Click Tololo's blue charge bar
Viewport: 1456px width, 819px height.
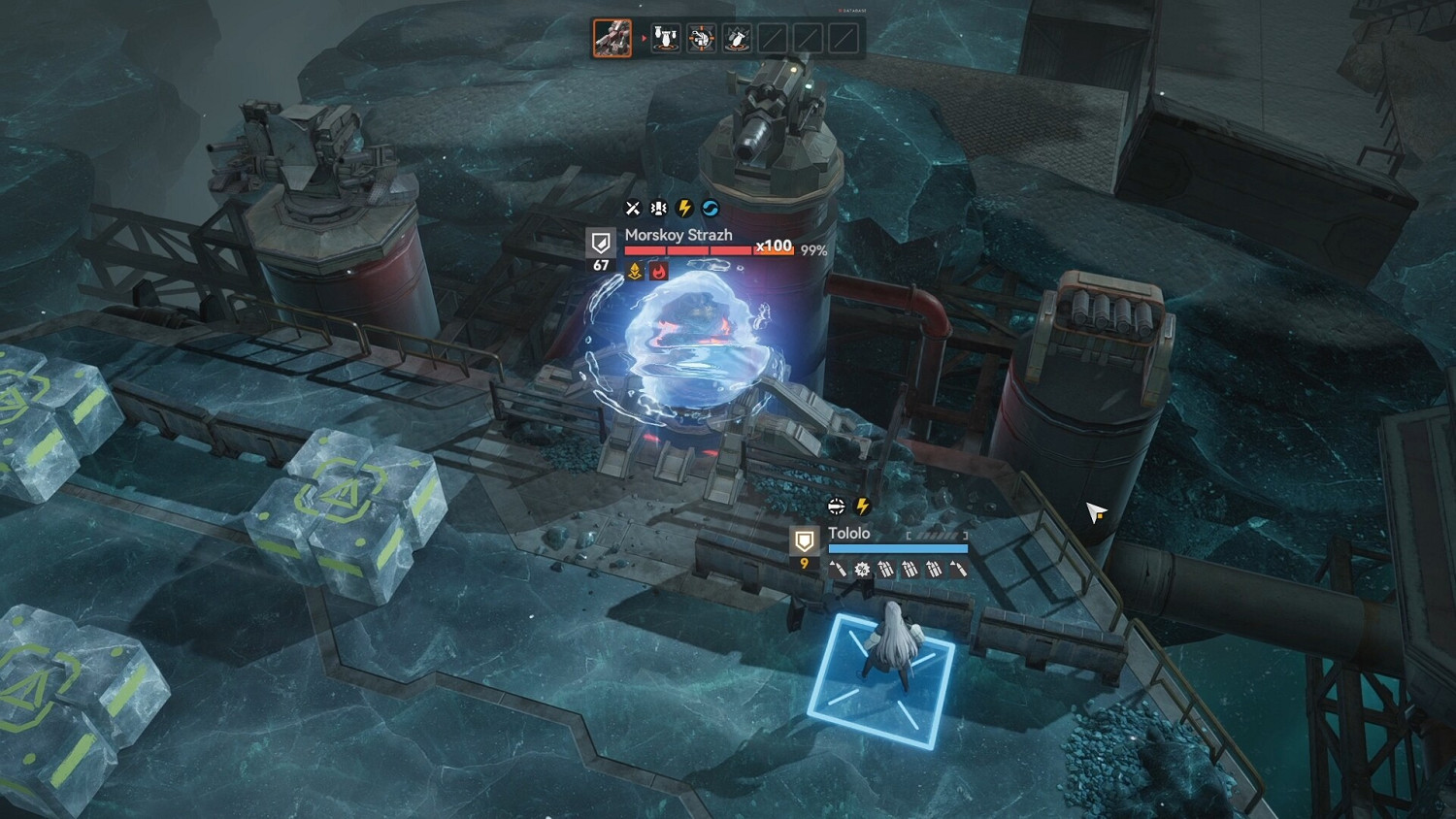[898, 547]
